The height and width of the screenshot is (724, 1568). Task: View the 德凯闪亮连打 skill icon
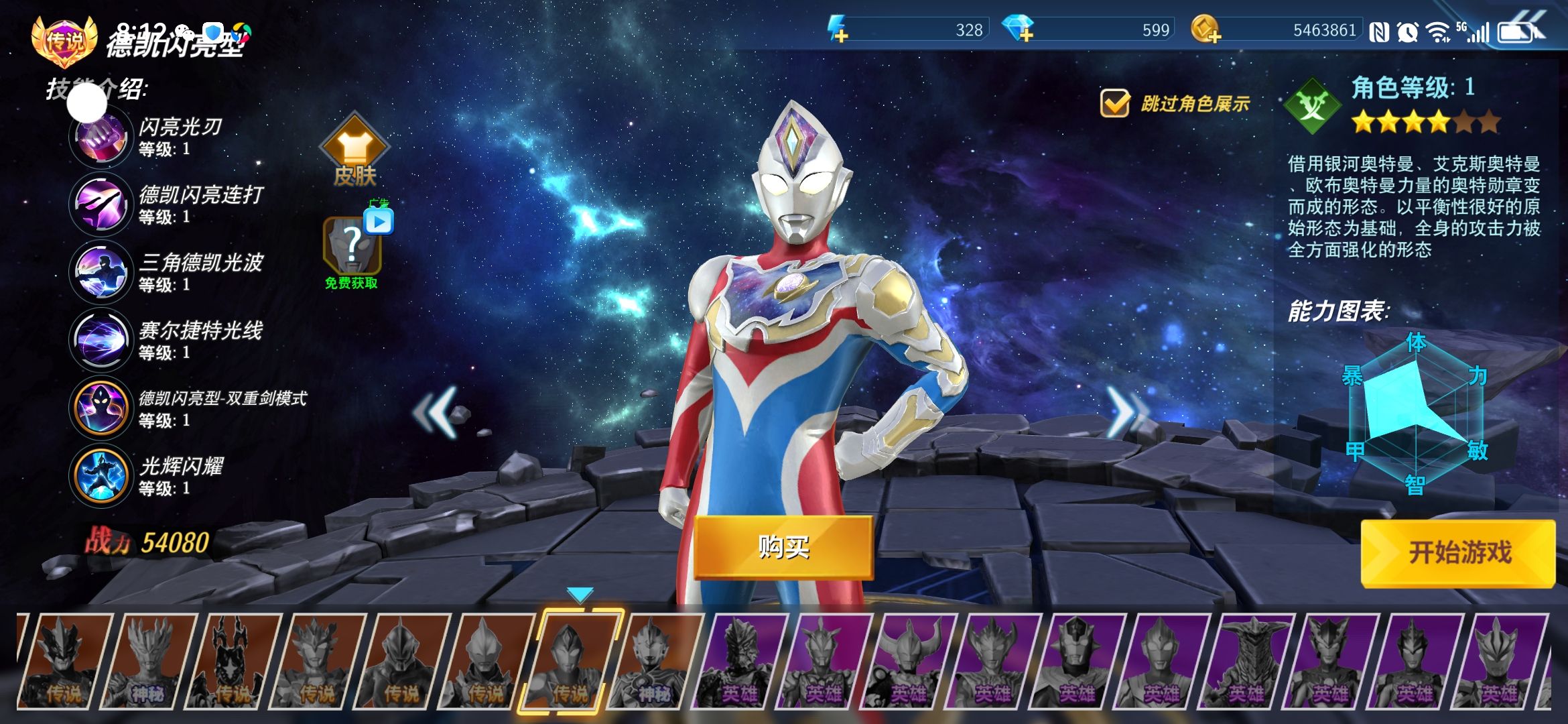click(x=101, y=204)
